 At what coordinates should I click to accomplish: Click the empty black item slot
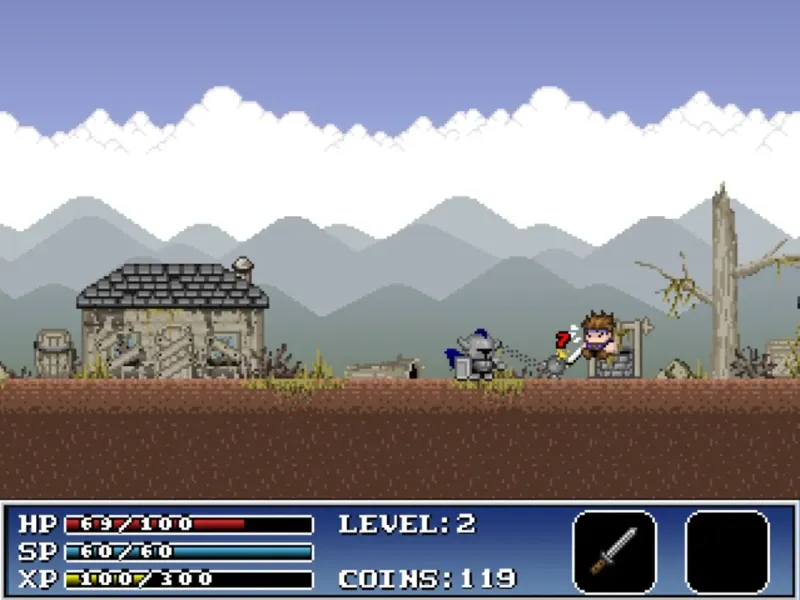tap(727, 551)
